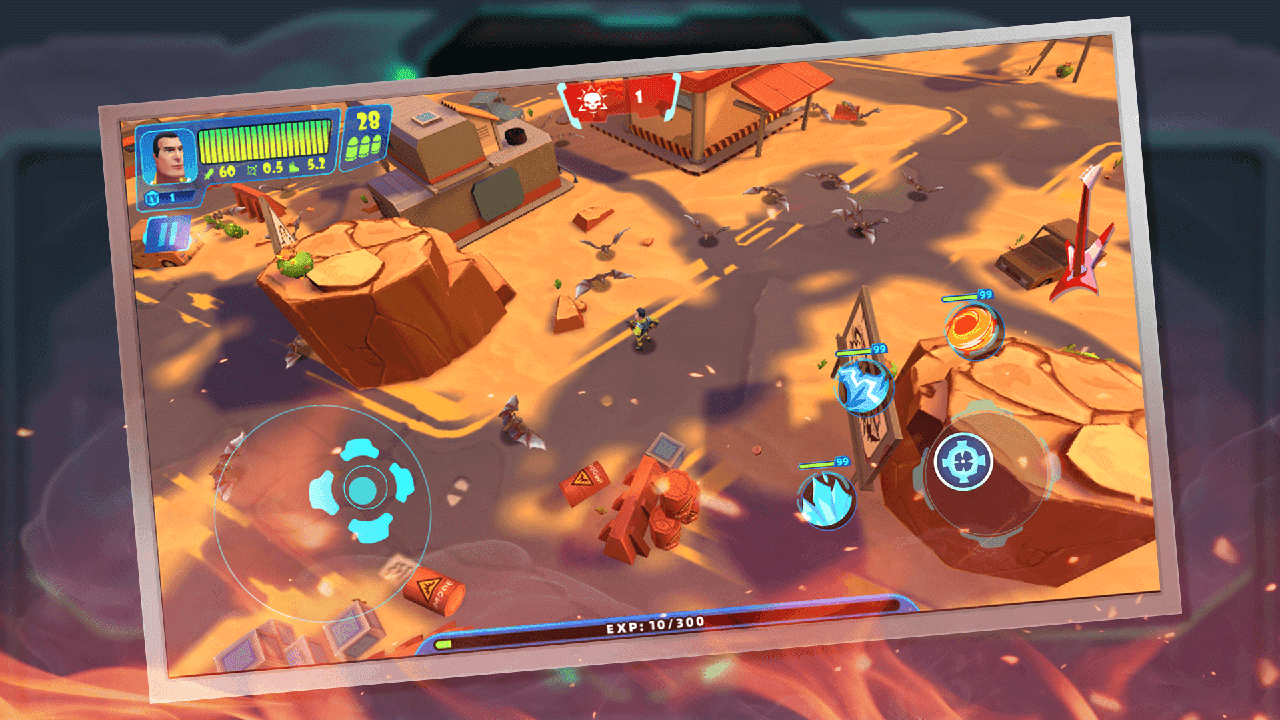The width and height of the screenshot is (1280, 720).
Task: Tap the green ammo counter showing 28
Action: pyautogui.click(x=367, y=126)
